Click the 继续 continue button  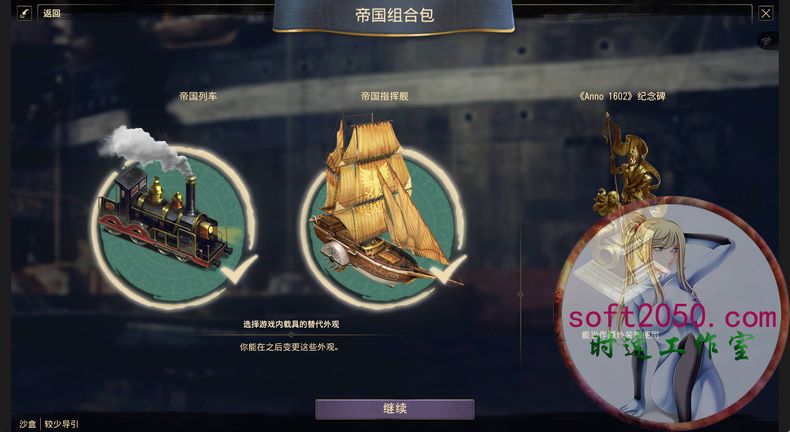pyautogui.click(x=394, y=409)
